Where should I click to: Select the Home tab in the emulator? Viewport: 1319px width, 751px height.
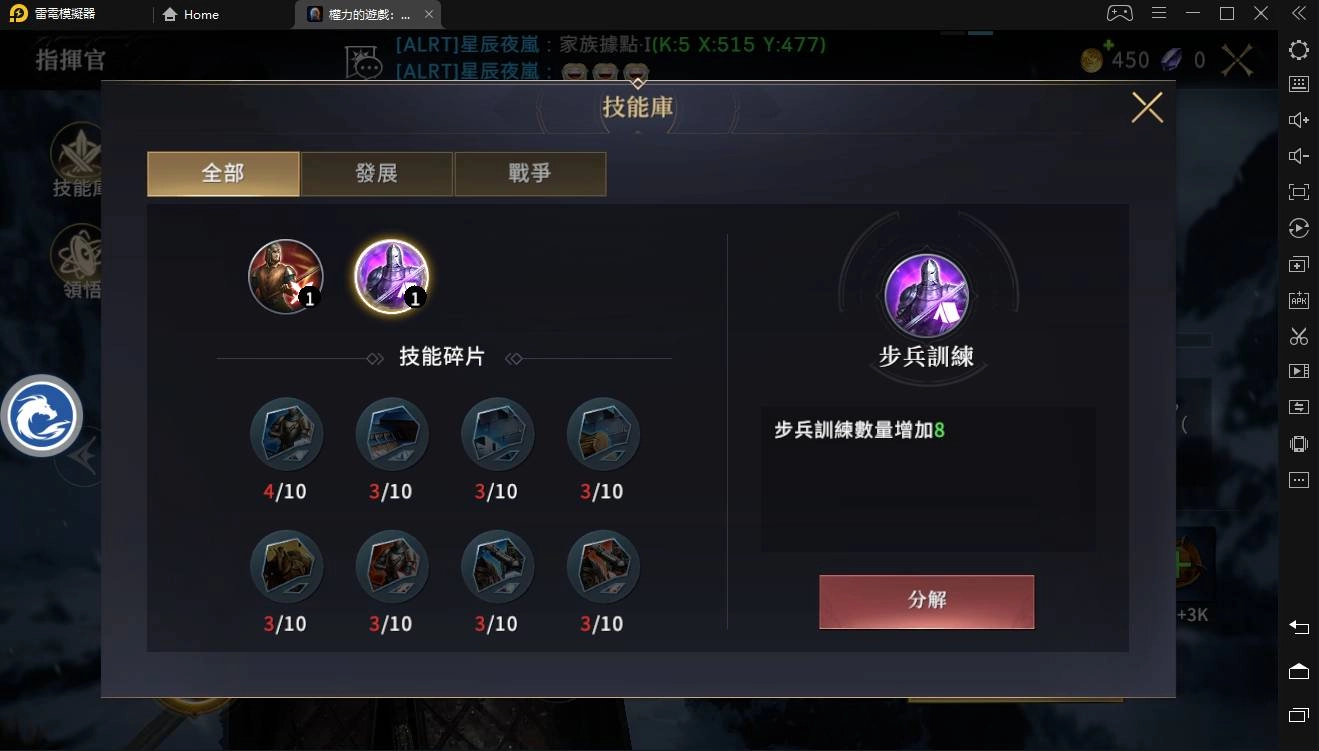coord(190,14)
